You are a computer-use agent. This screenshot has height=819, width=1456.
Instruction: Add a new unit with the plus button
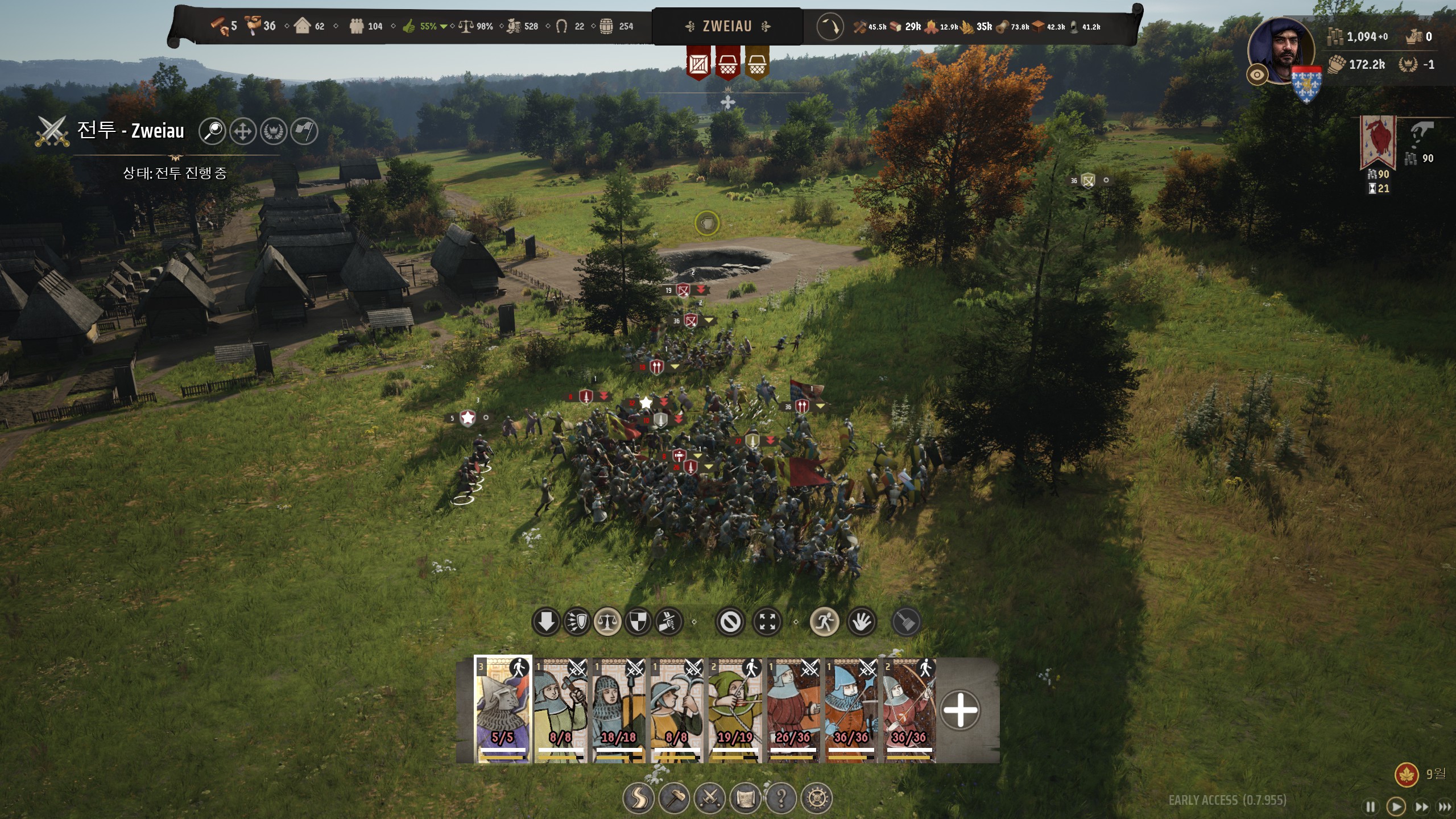960,710
